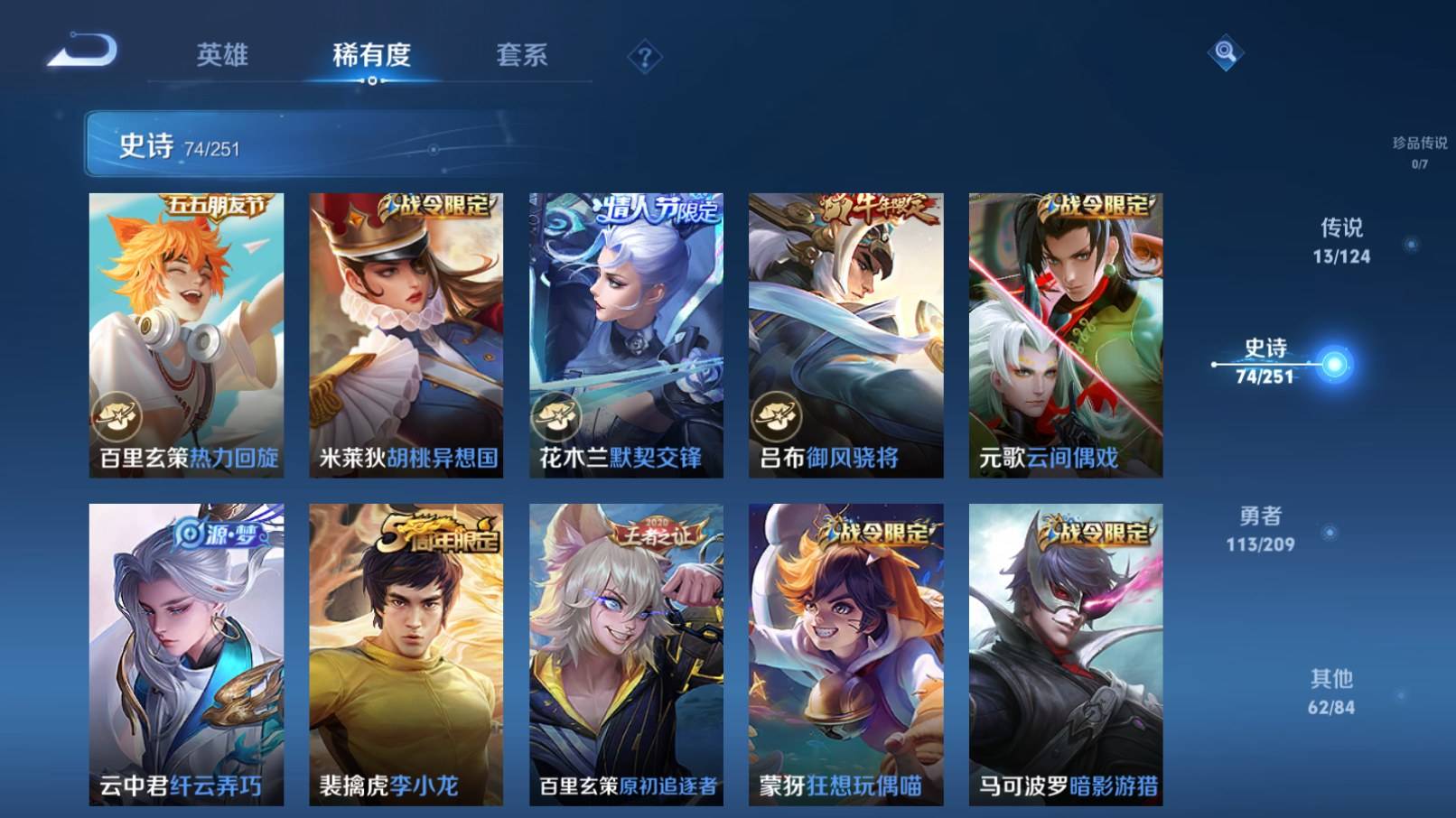The image size is (1456, 818).
Task: Switch to the 套系 tab
Action: (524, 54)
